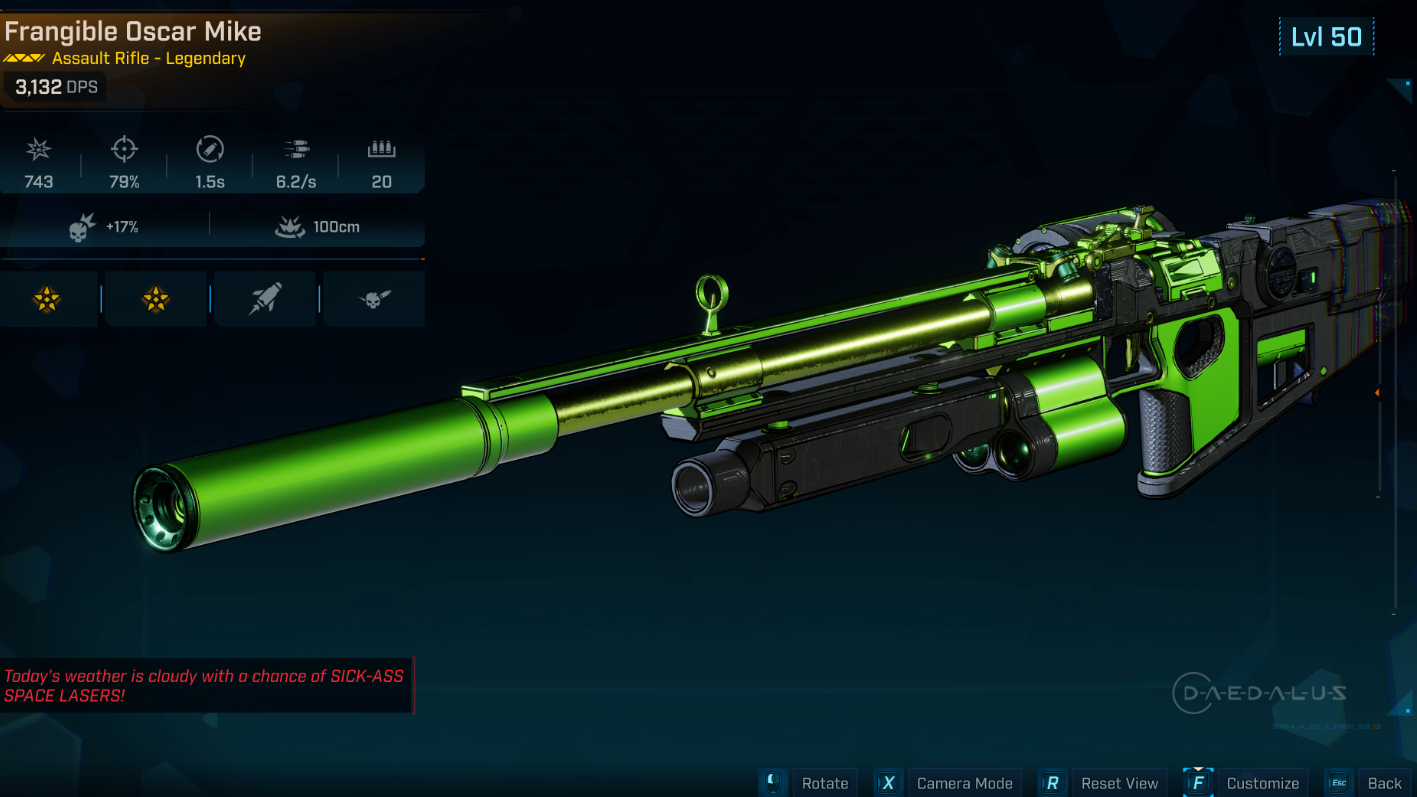Screen dimensions: 1417x797
Task: Choose the skull-and-bullet perk icon slot
Action: (374, 298)
